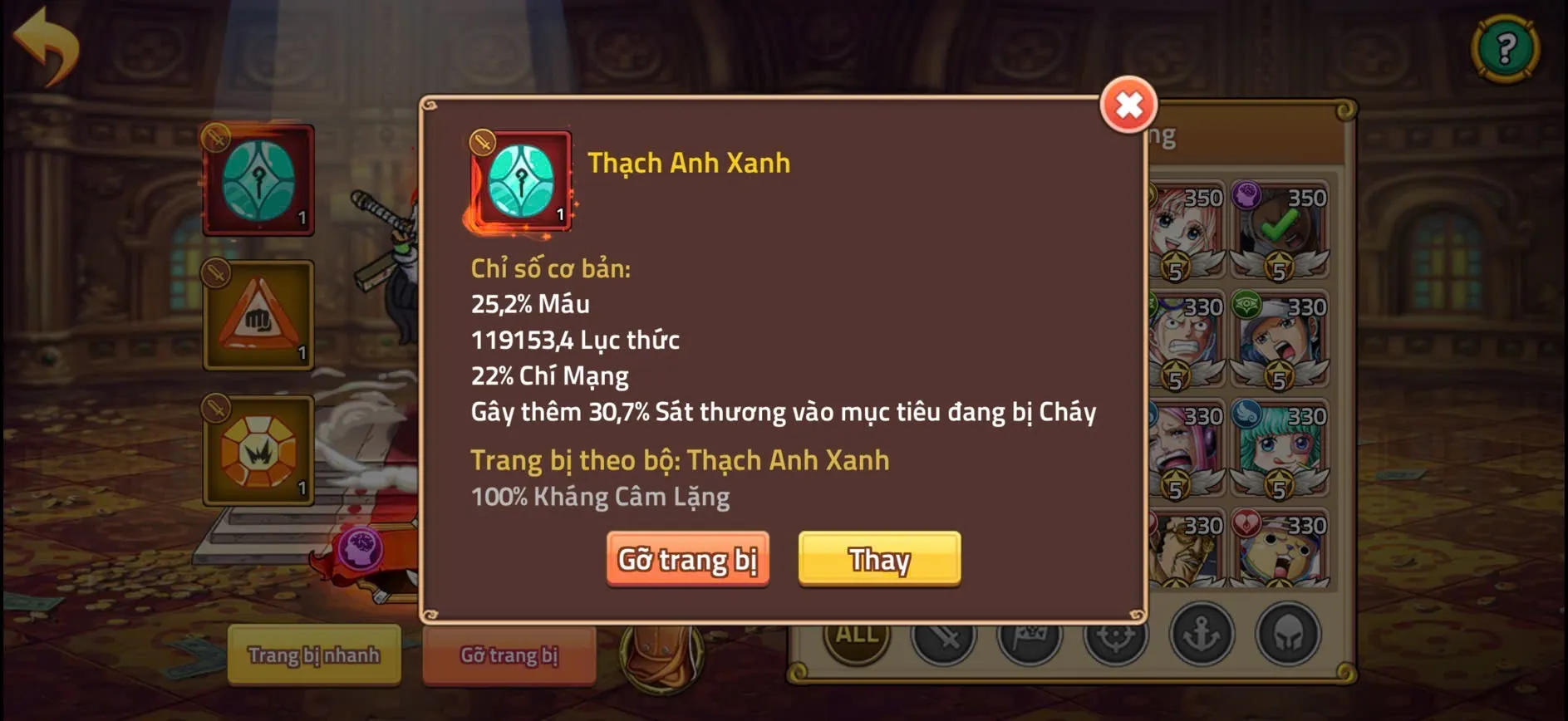
Task: Close the Thạch Anh Xanh popup
Action: [x=1128, y=105]
